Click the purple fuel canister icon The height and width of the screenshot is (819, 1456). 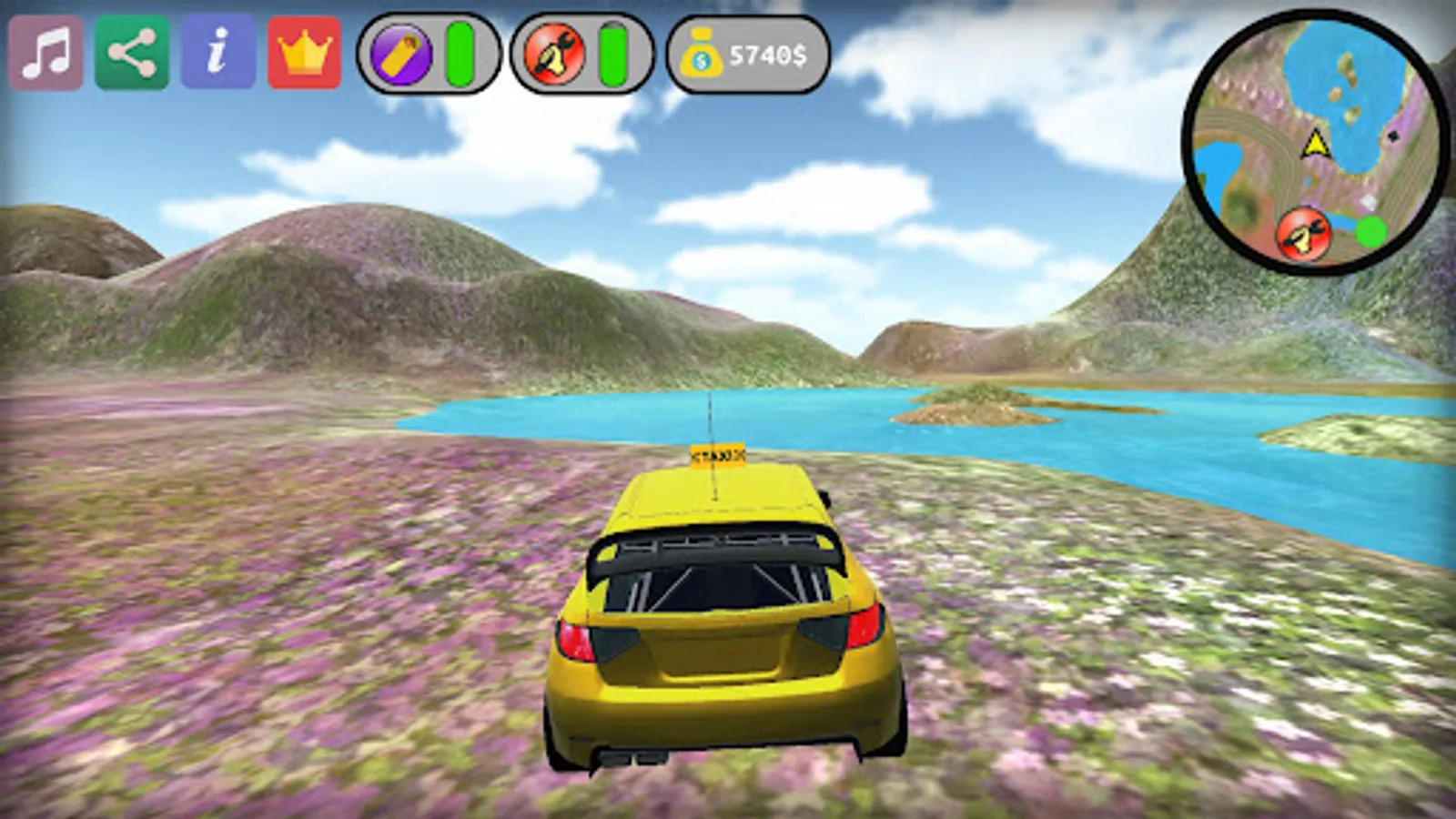click(x=401, y=55)
